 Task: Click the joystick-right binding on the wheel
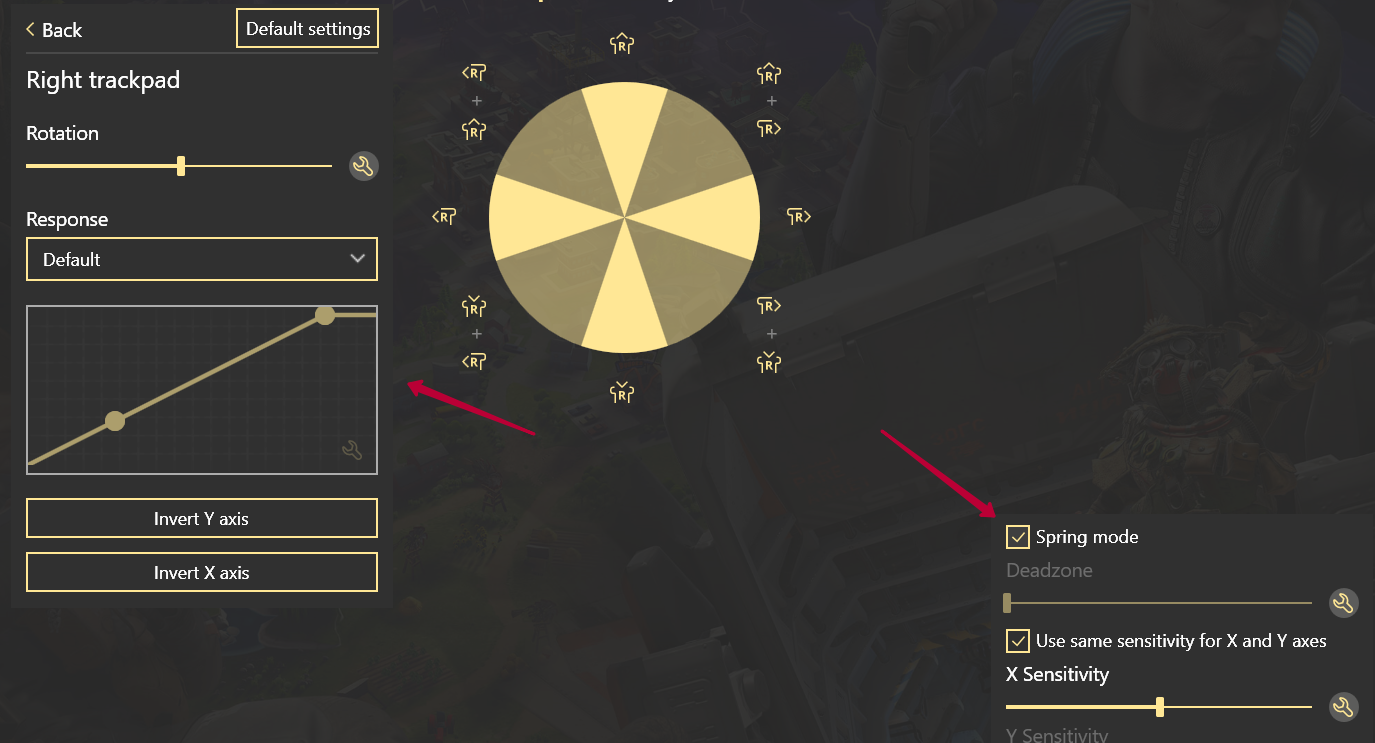click(798, 215)
